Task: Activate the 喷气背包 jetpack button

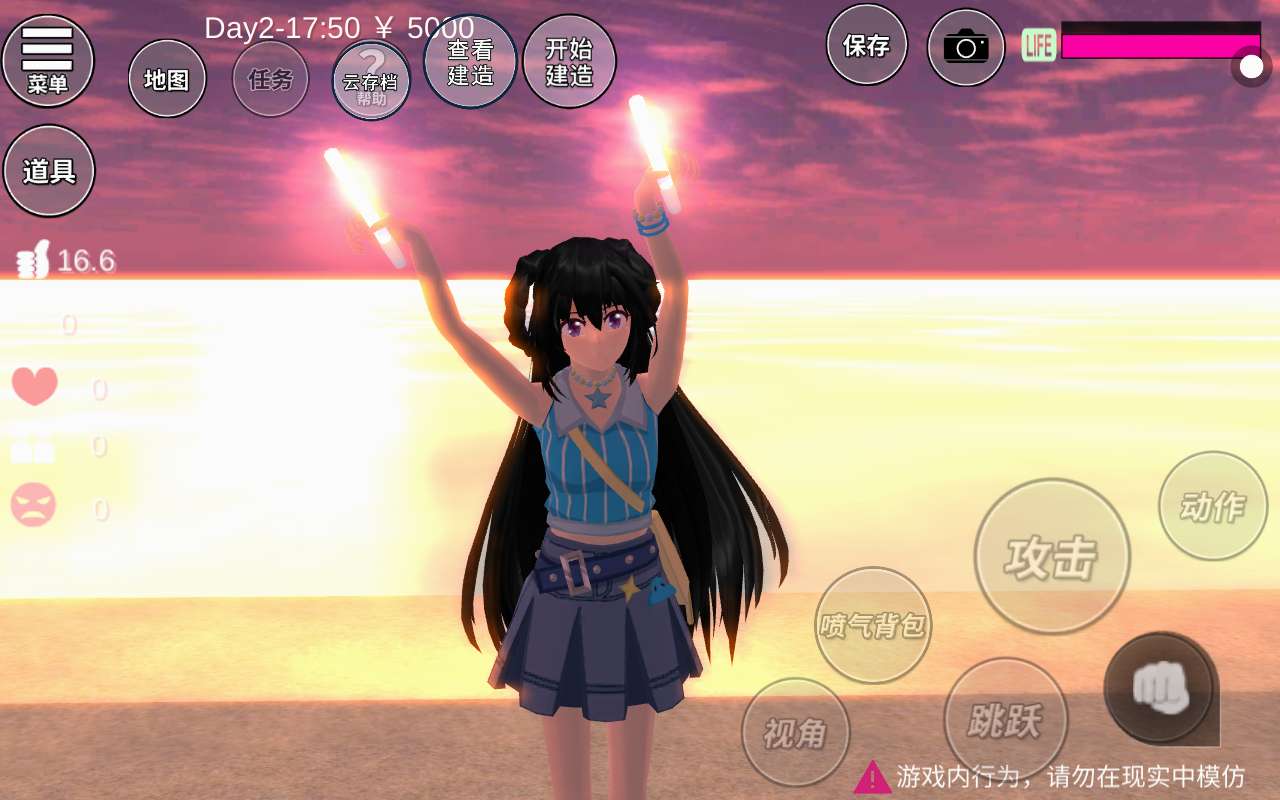Action: pyautogui.click(x=873, y=625)
